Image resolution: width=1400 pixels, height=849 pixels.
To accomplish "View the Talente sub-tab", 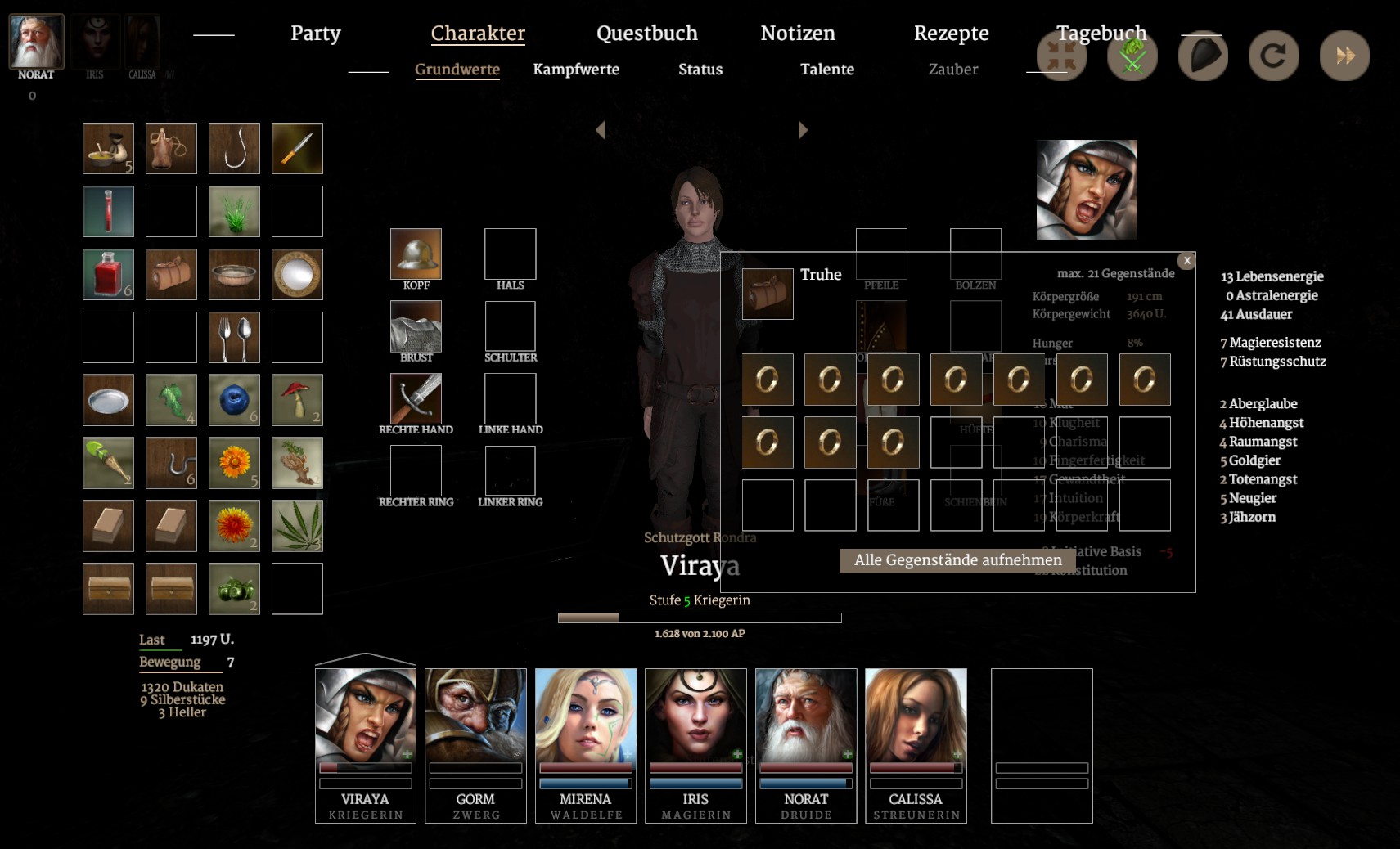I will [x=826, y=70].
